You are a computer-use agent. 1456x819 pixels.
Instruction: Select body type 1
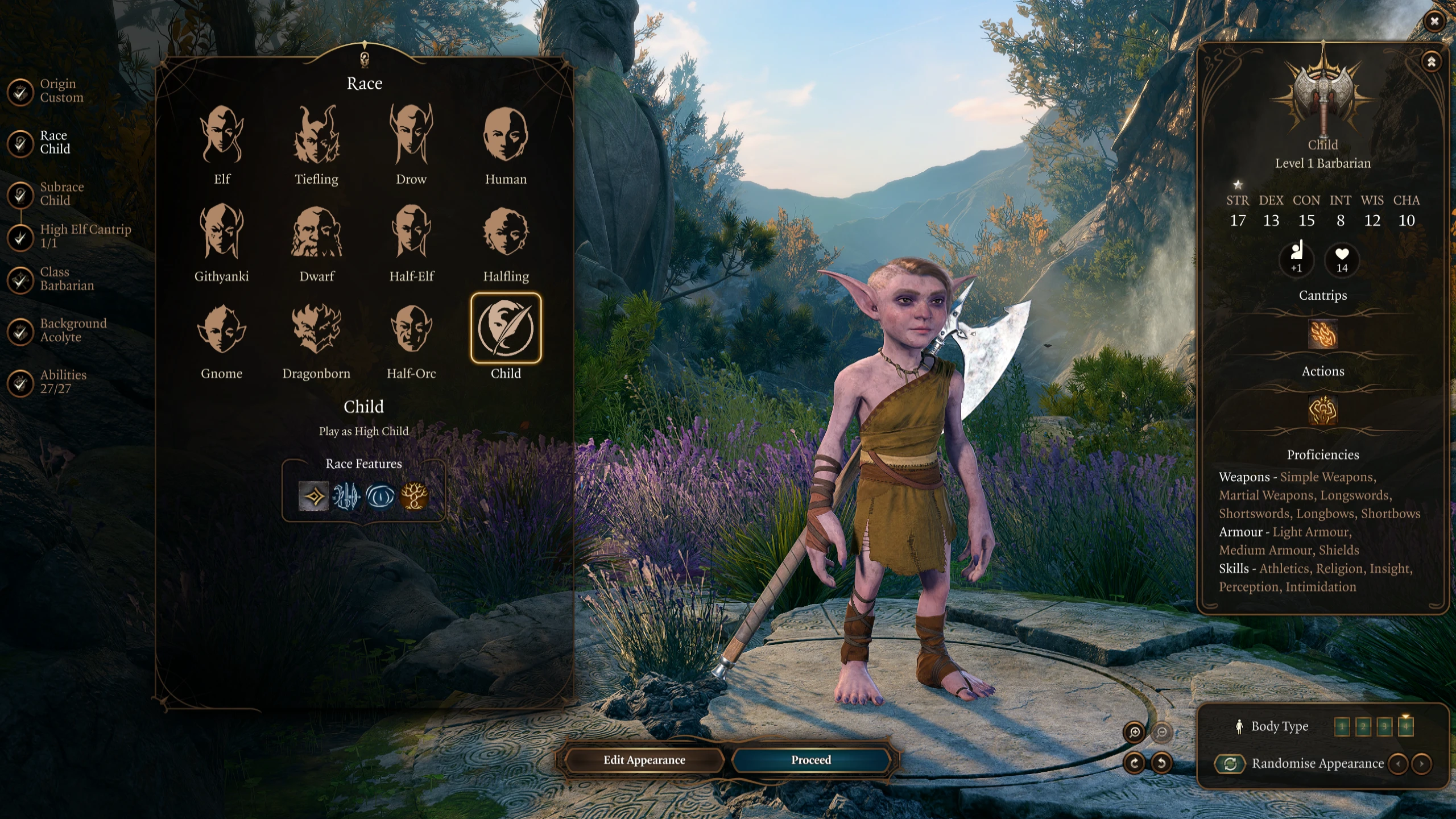1342,726
